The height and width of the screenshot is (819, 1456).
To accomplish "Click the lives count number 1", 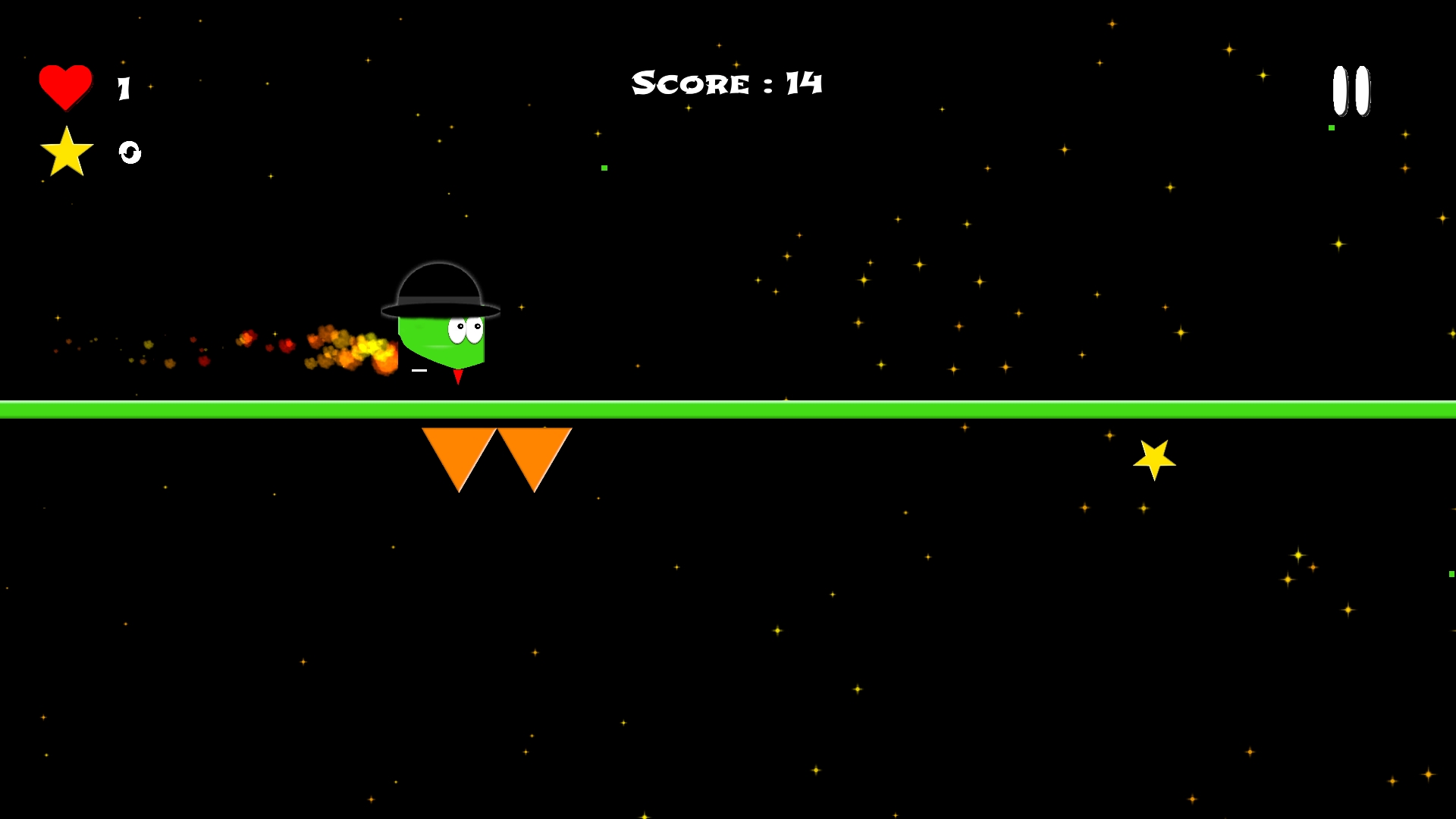I will pos(124,86).
